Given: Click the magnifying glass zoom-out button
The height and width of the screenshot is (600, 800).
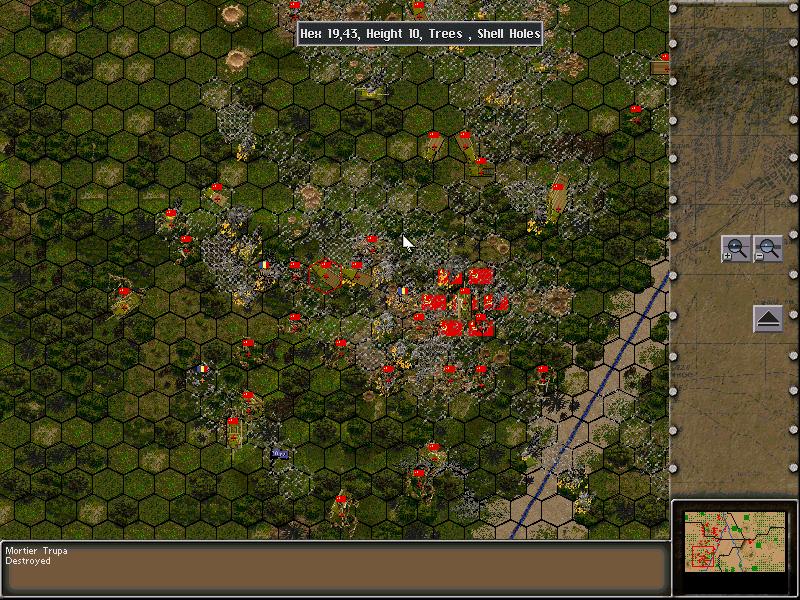Looking at the screenshot, I should pyautogui.click(x=767, y=249).
